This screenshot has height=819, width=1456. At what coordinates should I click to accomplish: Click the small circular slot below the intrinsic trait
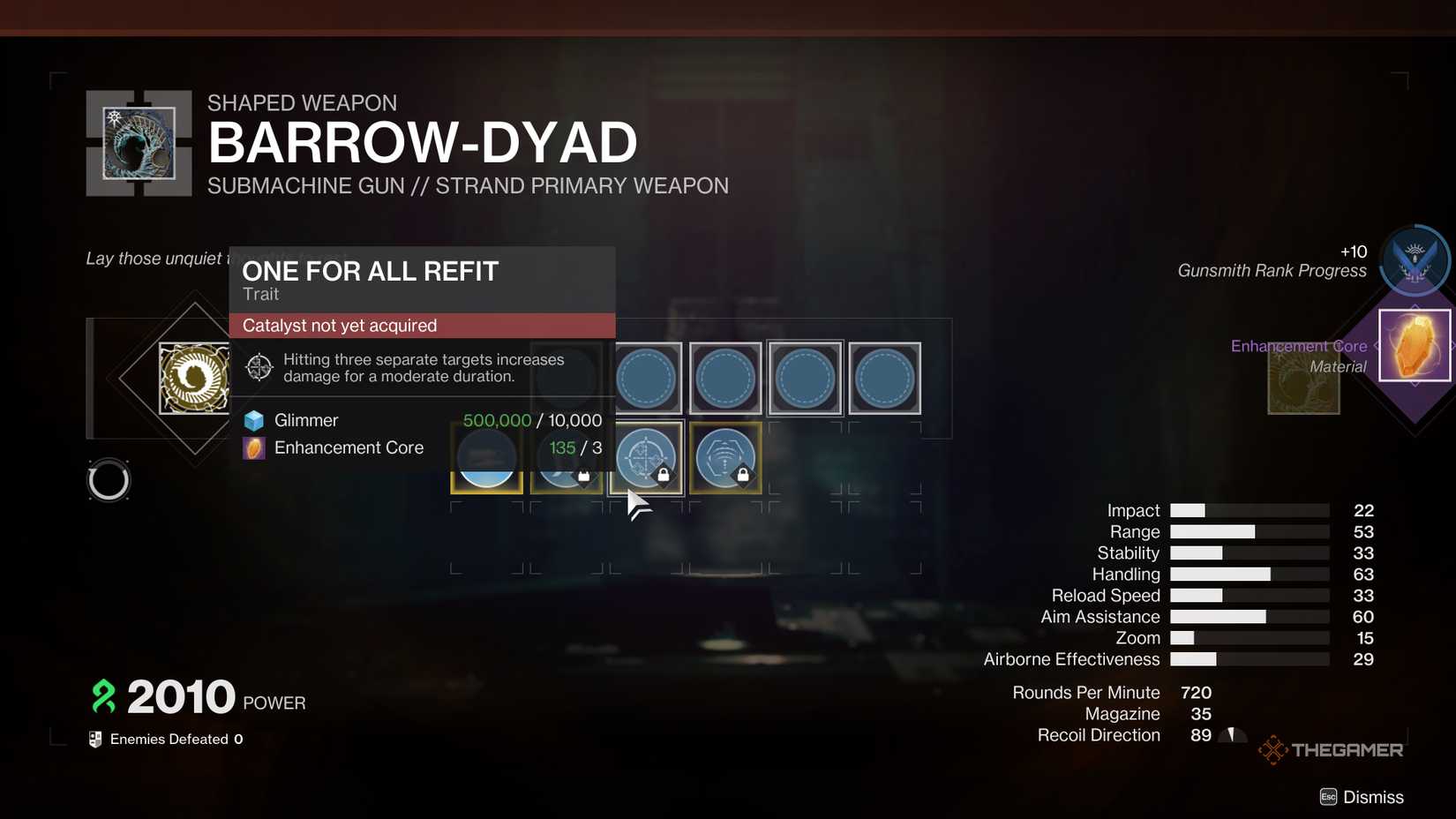coord(109,480)
